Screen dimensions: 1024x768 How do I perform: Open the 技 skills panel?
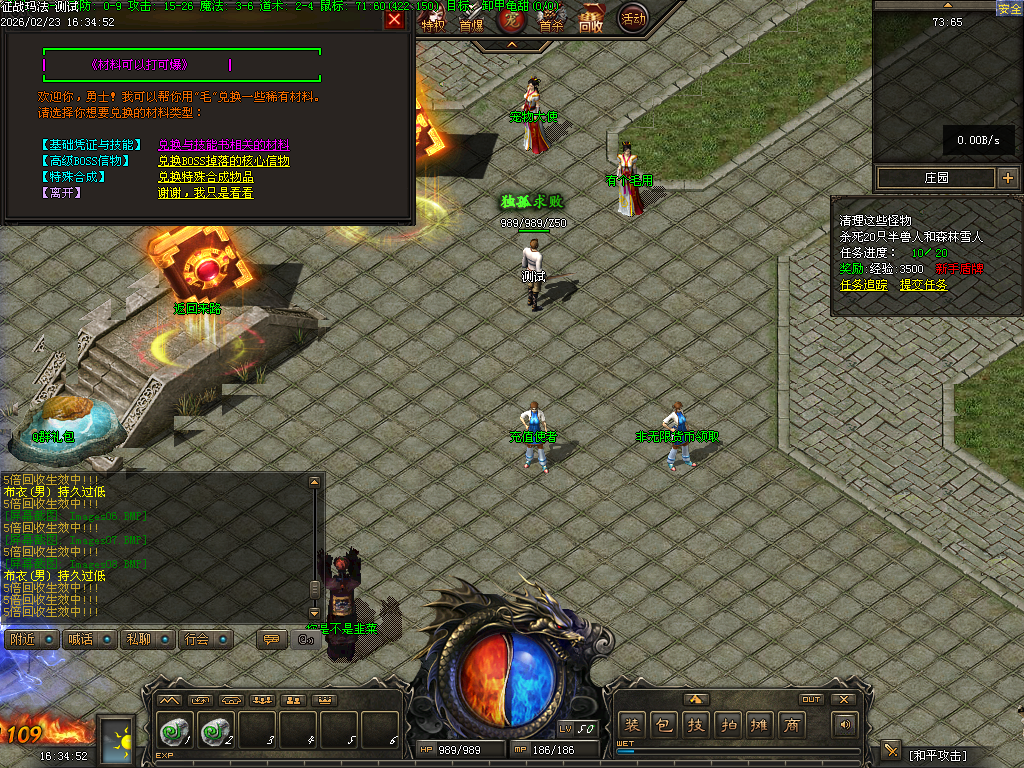coord(695,725)
